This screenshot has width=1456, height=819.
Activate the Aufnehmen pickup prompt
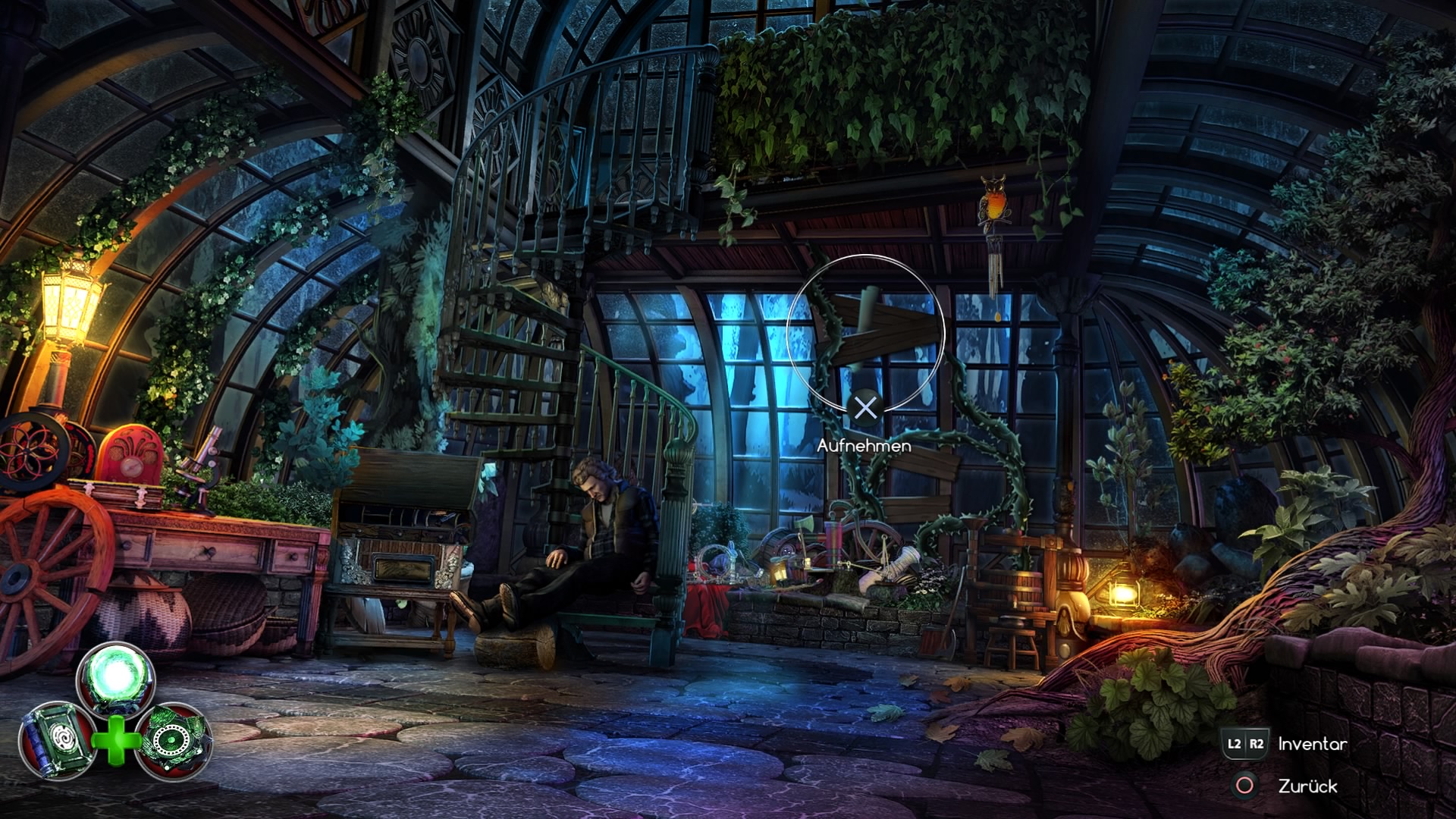pos(866,447)
